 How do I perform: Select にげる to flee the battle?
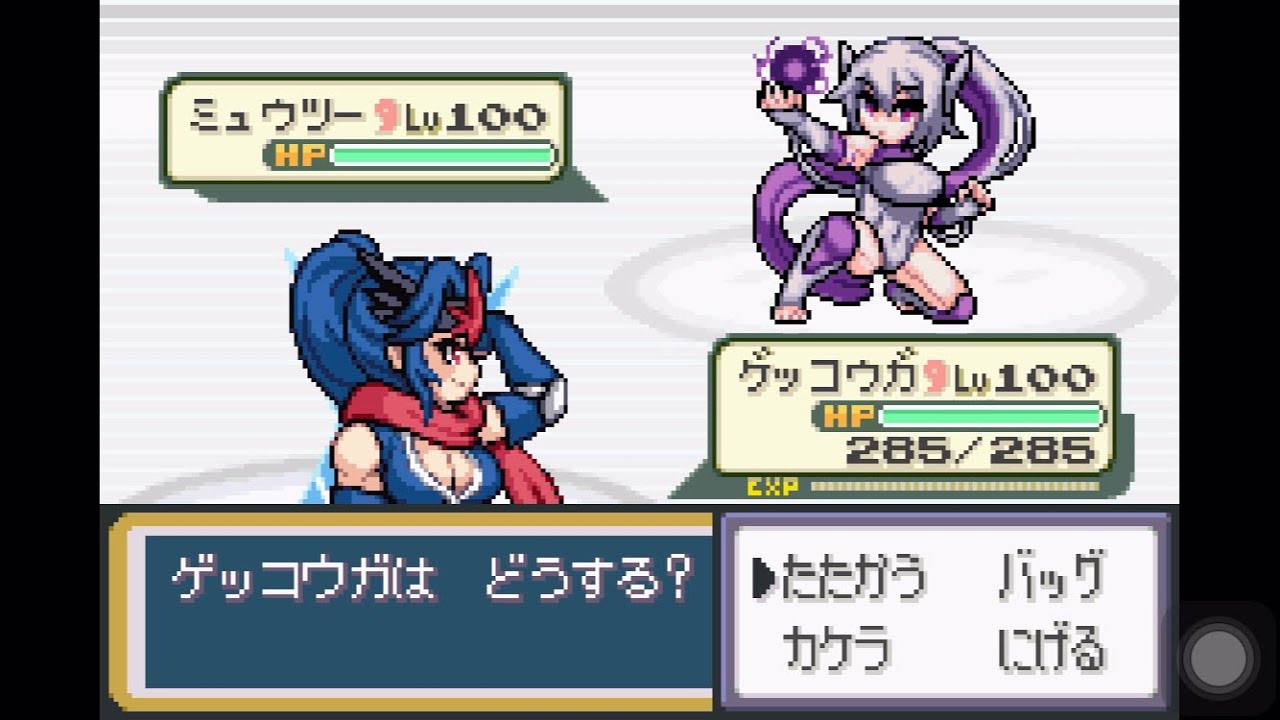coord(1050,649)
